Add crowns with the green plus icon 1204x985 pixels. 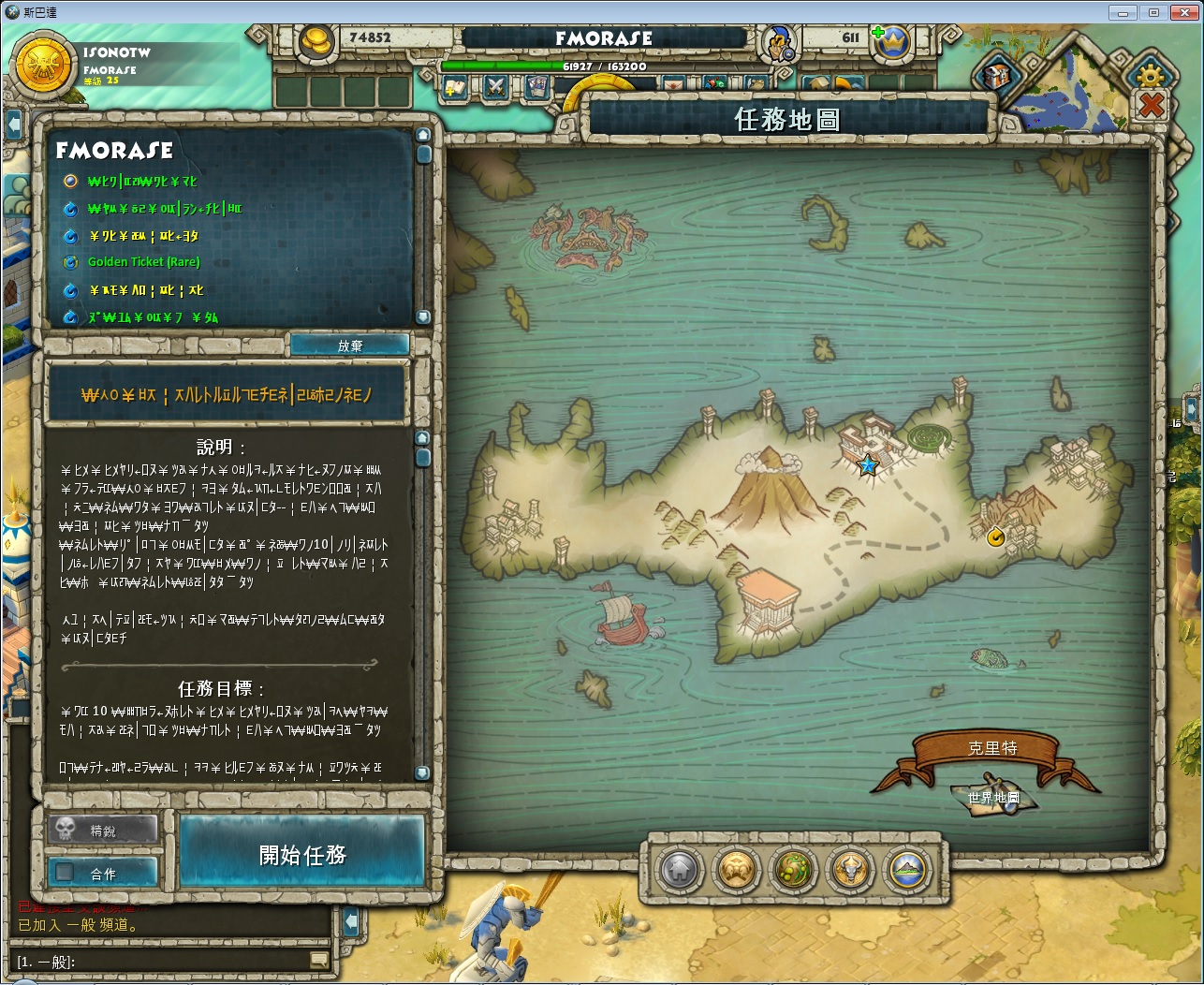pyautogui.click(x=877, y=33)
